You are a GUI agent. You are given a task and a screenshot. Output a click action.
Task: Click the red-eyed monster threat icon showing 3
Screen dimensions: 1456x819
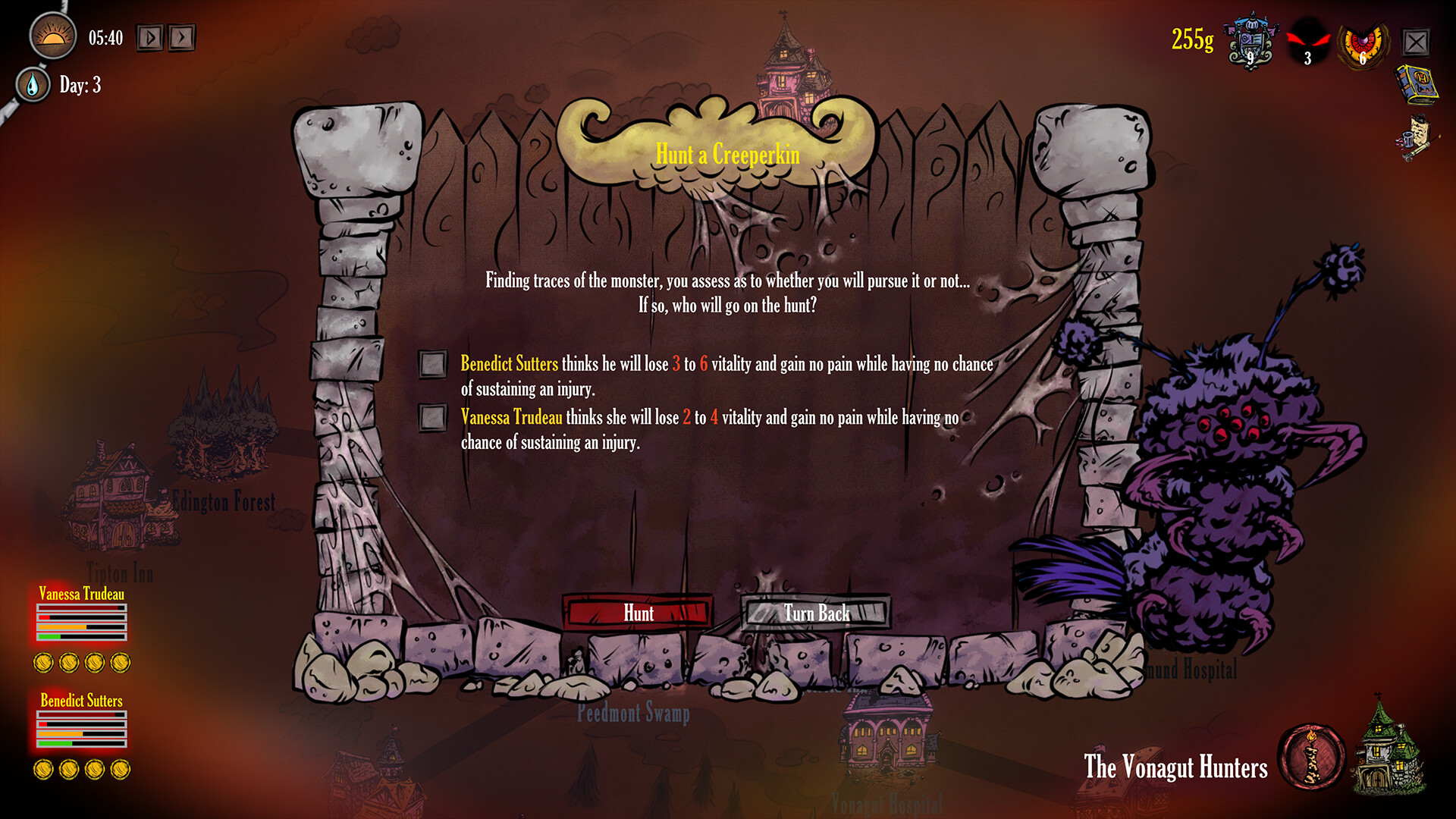1307,39
